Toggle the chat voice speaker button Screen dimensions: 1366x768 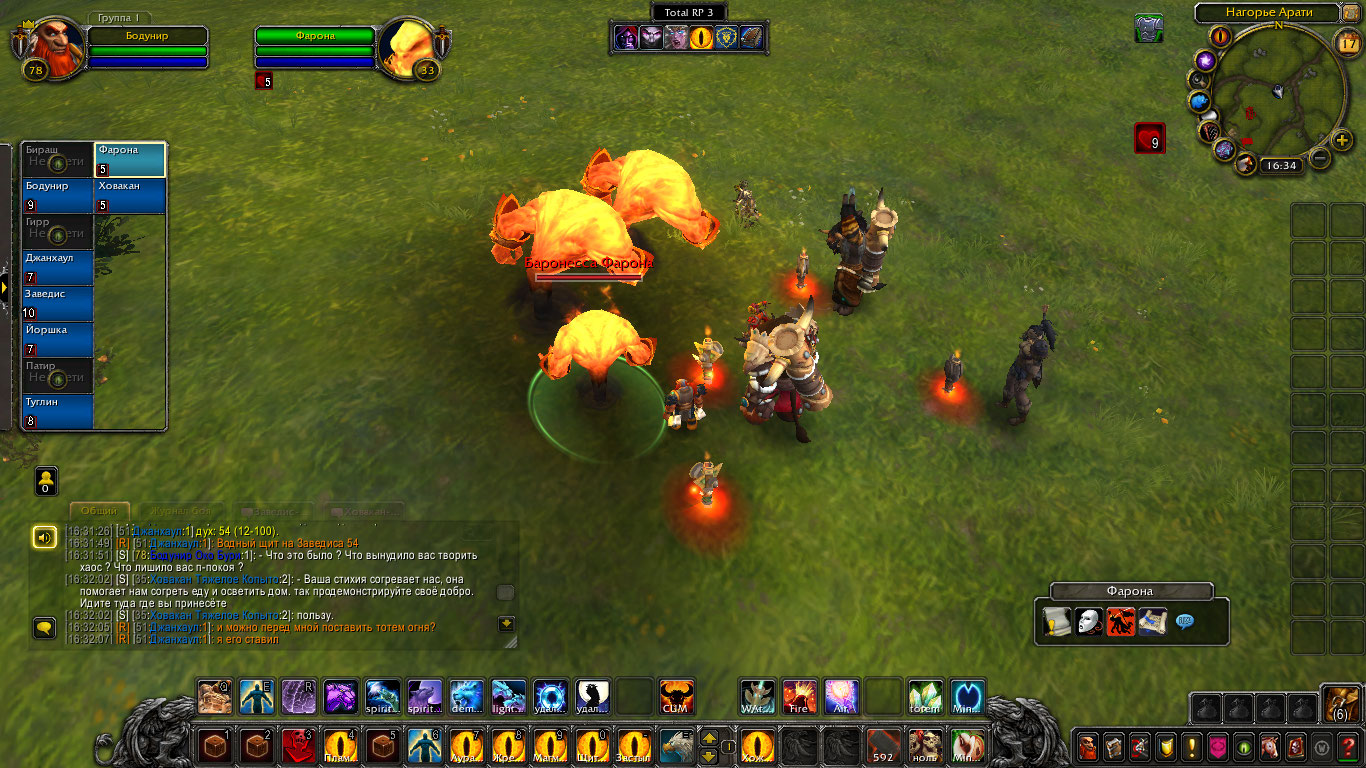[44, 538]
